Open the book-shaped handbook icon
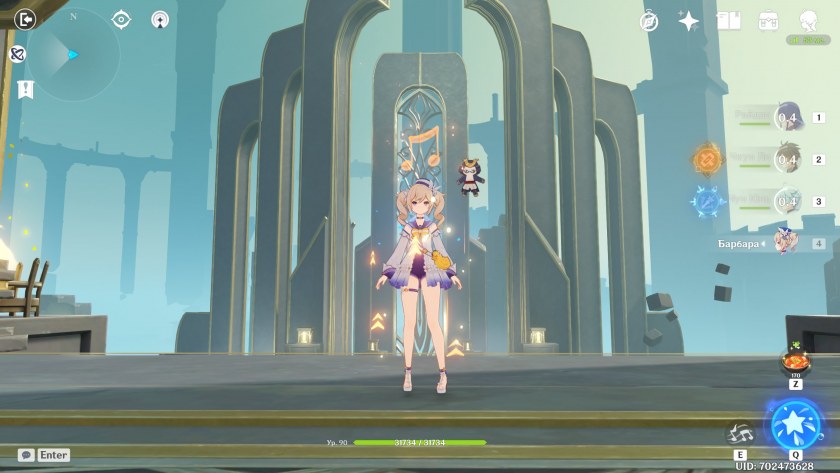The height and width of the screenshot is (473, 840). click(x=728, y=21)
